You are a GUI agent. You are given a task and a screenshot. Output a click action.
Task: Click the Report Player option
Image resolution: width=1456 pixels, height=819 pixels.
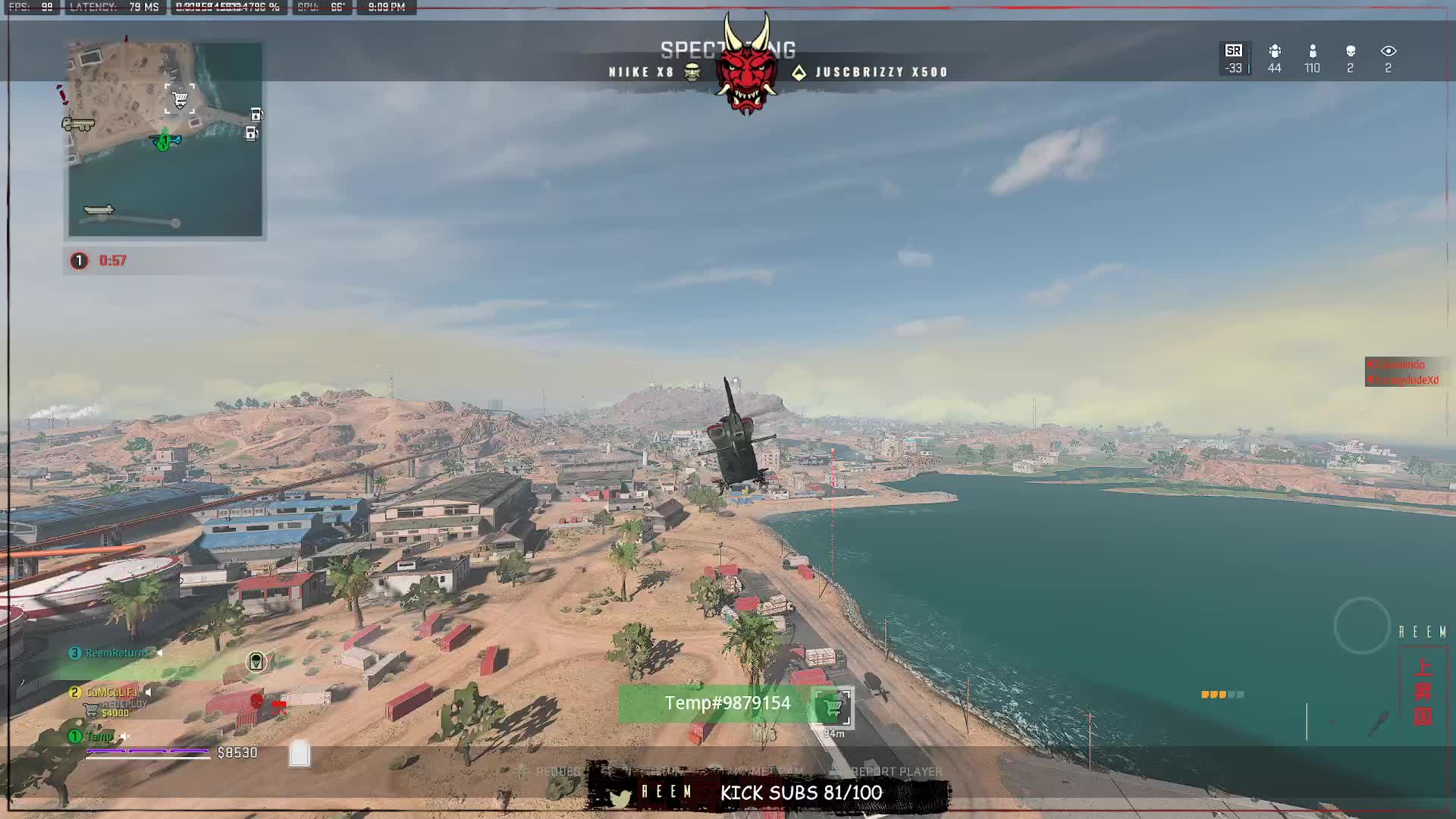tap(896, 771)
